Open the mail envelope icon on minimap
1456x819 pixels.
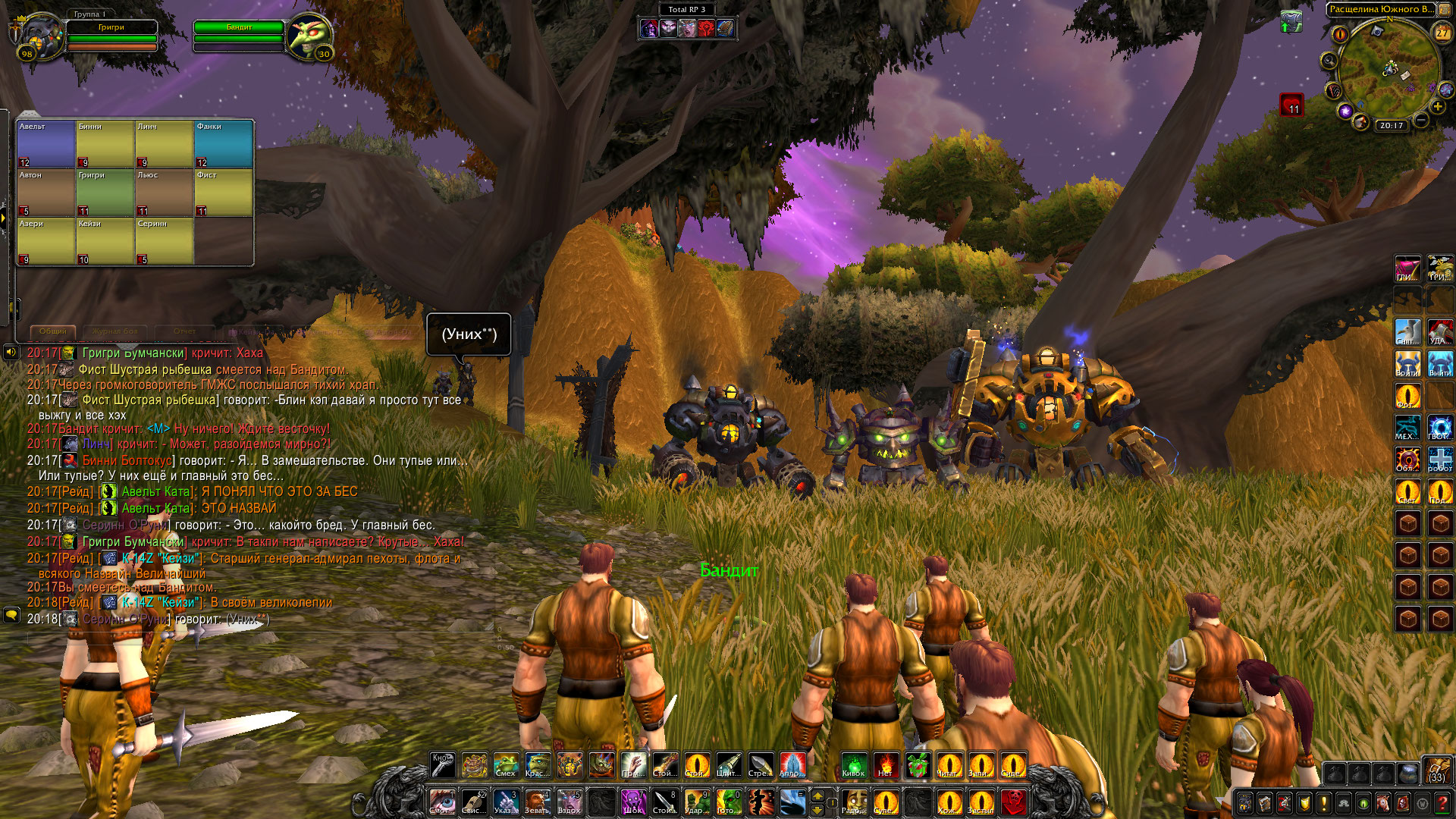point(1404,75)
